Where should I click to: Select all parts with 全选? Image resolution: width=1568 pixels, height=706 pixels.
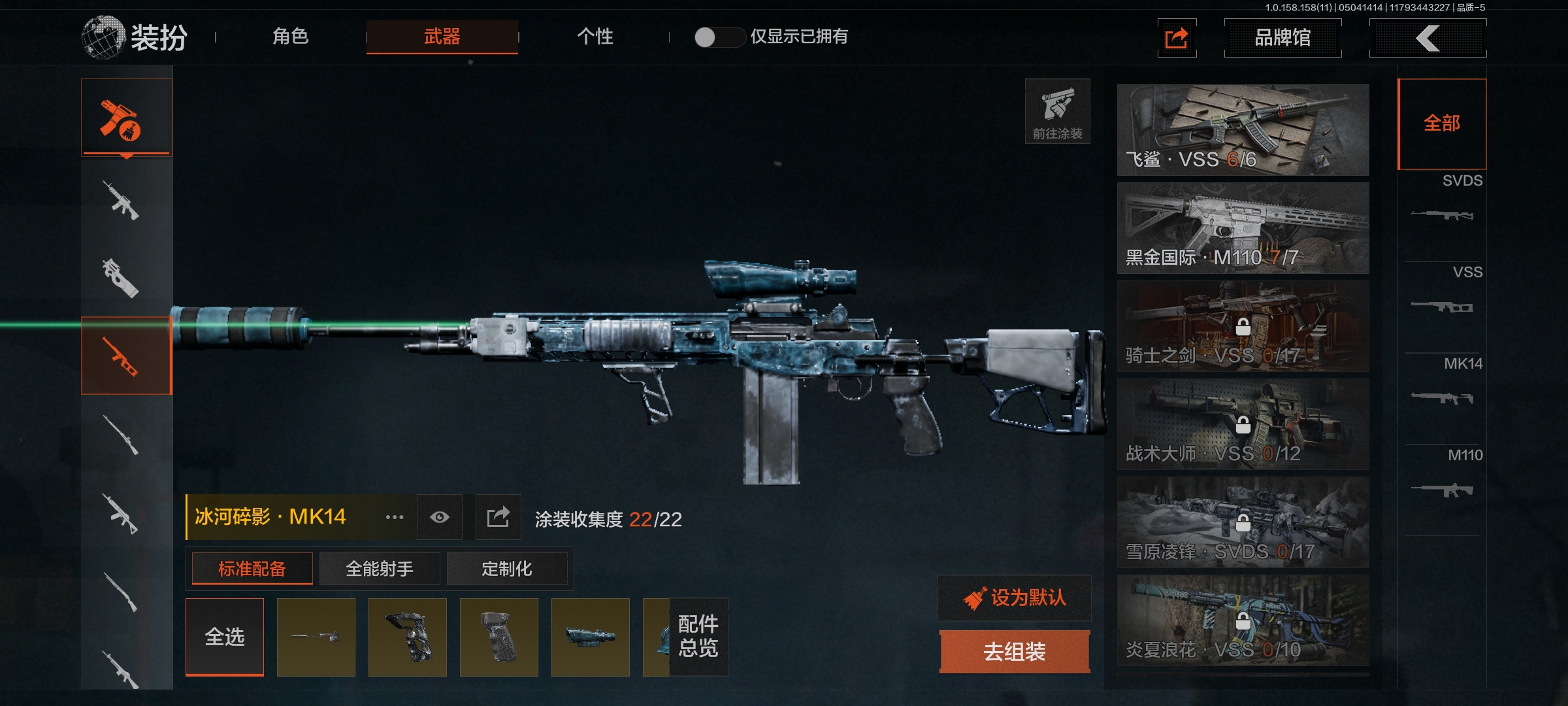[x=225, y=637]
